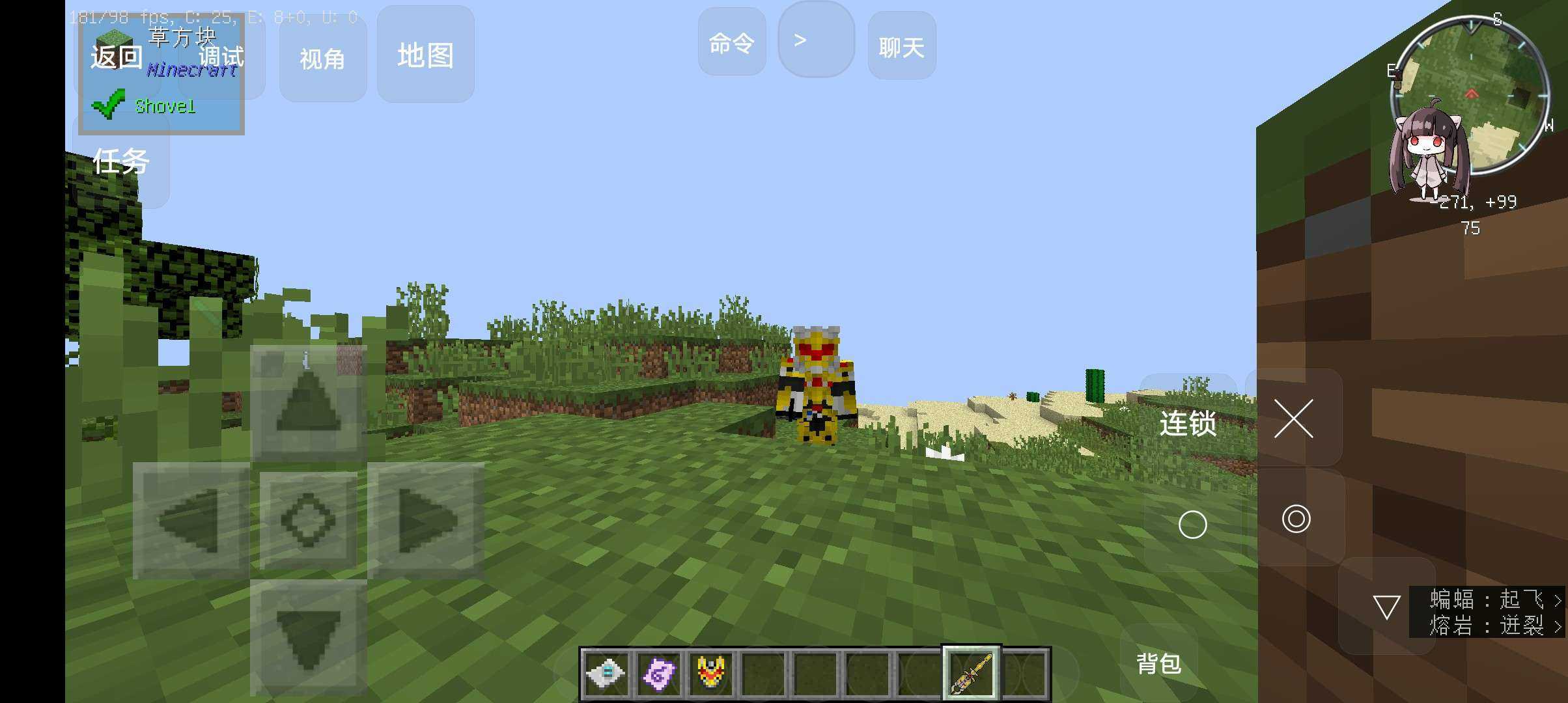Strafe right with the right arrow pad
The height and width of the screenshot is (703, 1568).
click(426, 520)
